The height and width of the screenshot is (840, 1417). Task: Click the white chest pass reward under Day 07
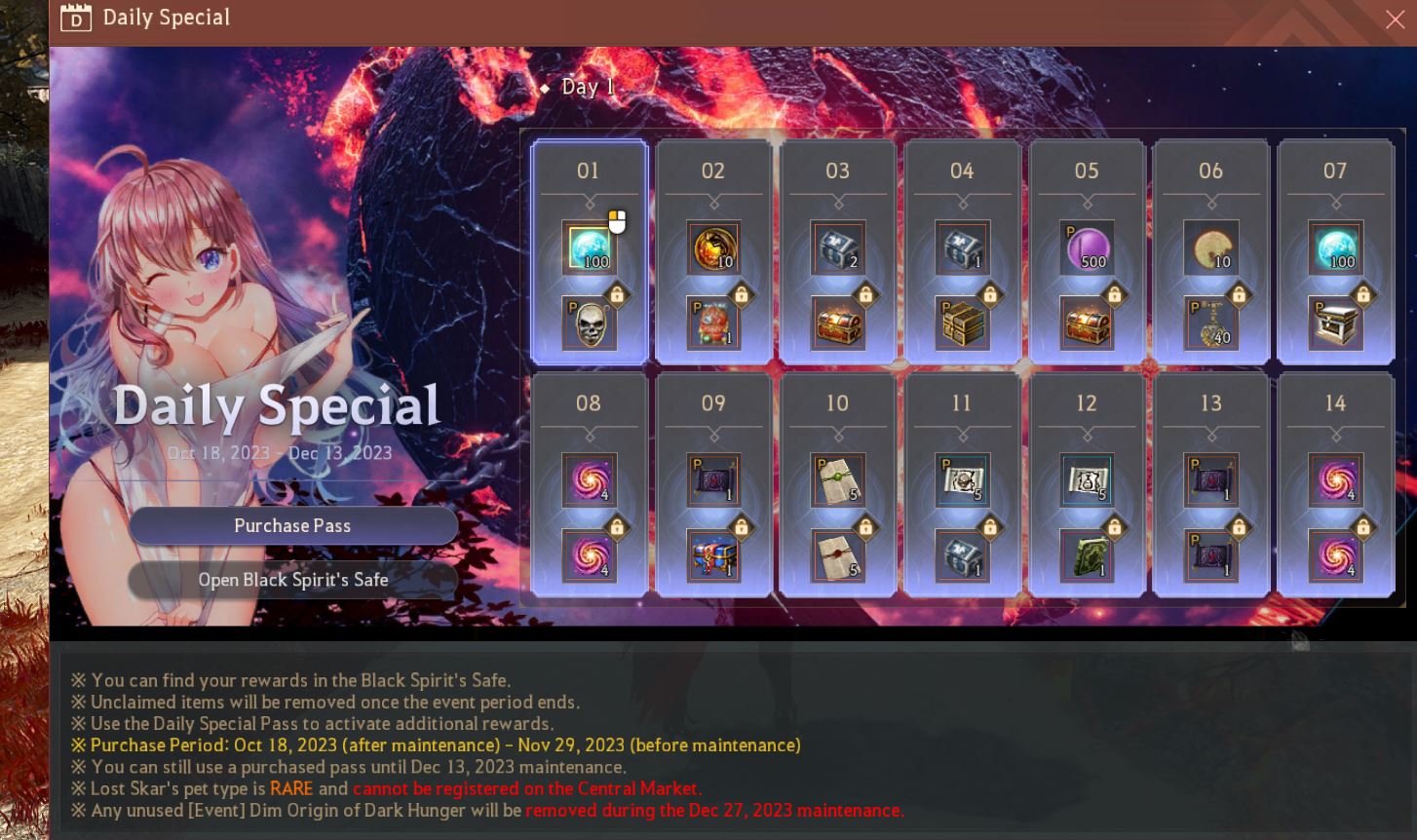(1335, 323)
